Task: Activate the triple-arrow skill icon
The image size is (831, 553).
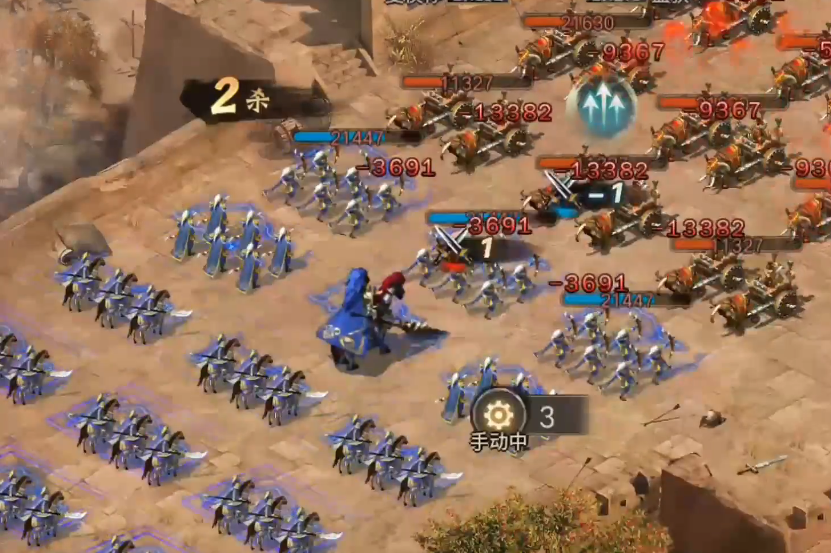Action: tap(601, 104)
